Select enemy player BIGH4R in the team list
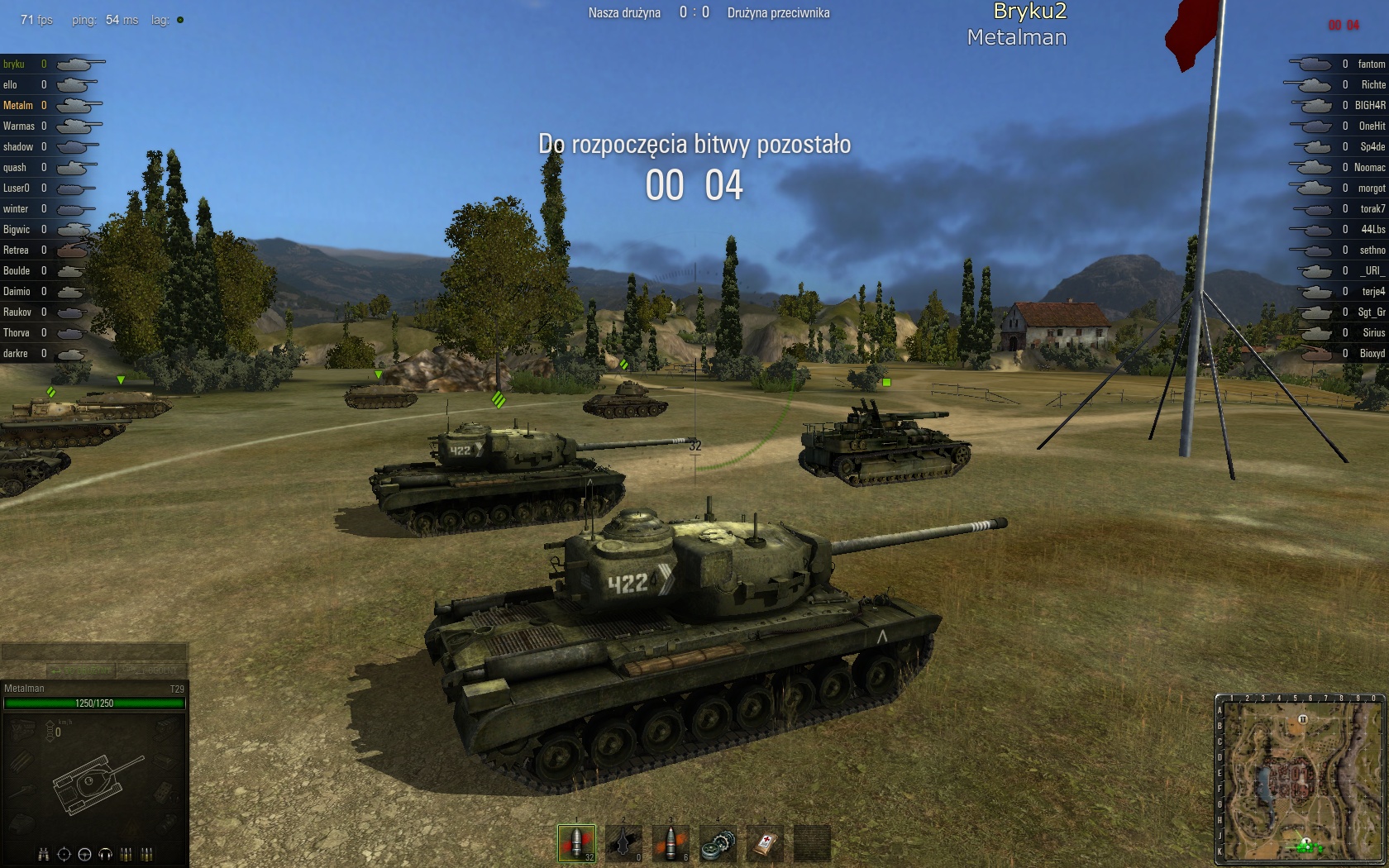The width and height of the screenshot is (1389, 868). click(1369, 106)
